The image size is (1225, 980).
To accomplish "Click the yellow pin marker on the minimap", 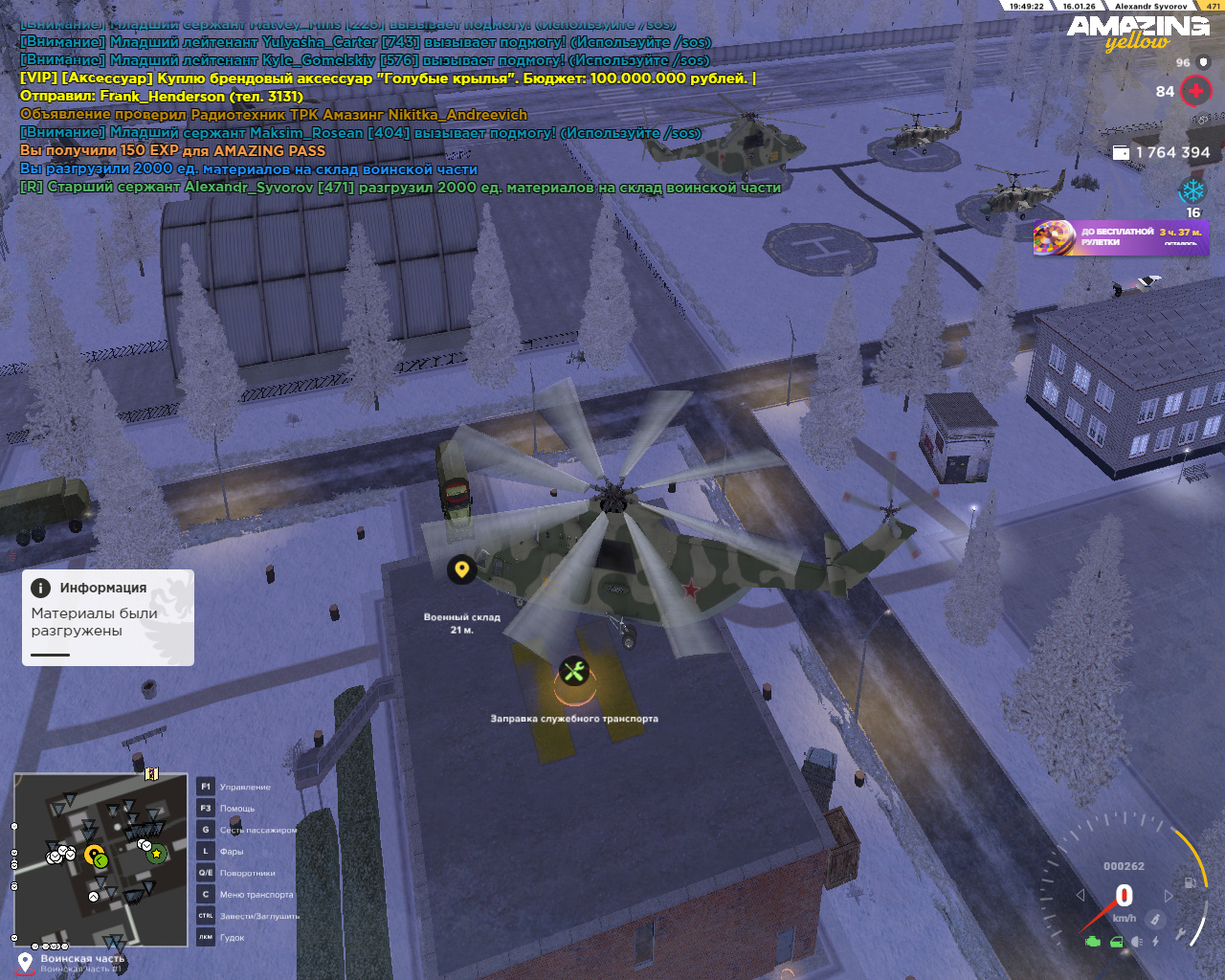I will [93, 855].
